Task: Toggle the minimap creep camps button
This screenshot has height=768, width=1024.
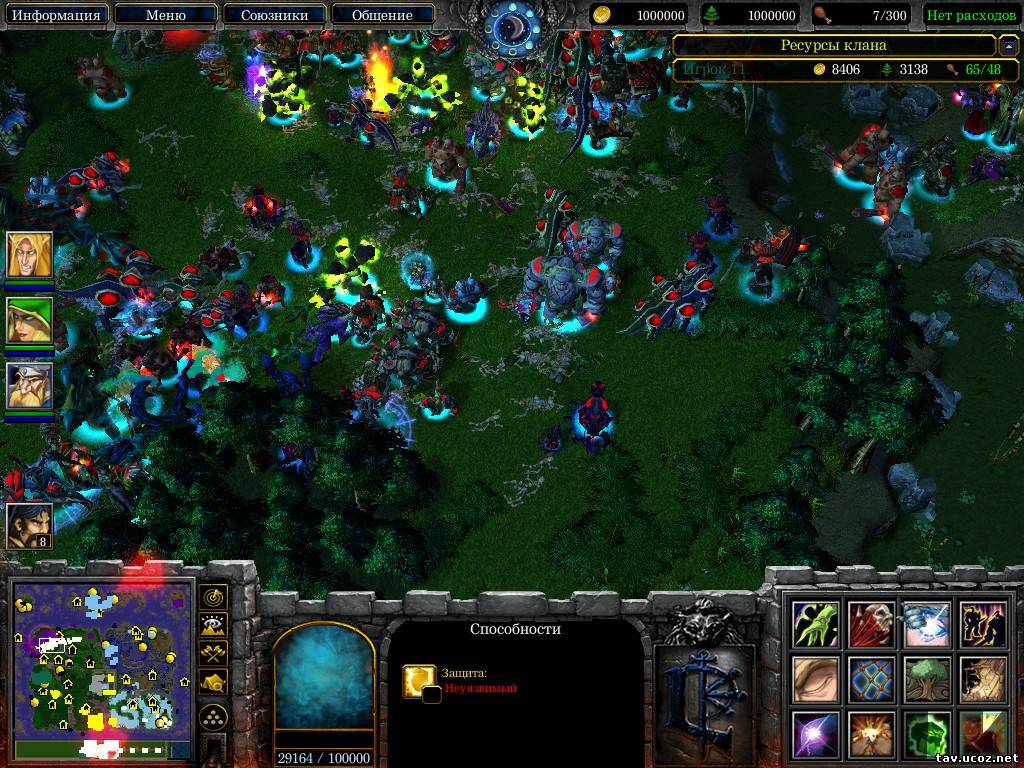Action: tap(215, 683)
